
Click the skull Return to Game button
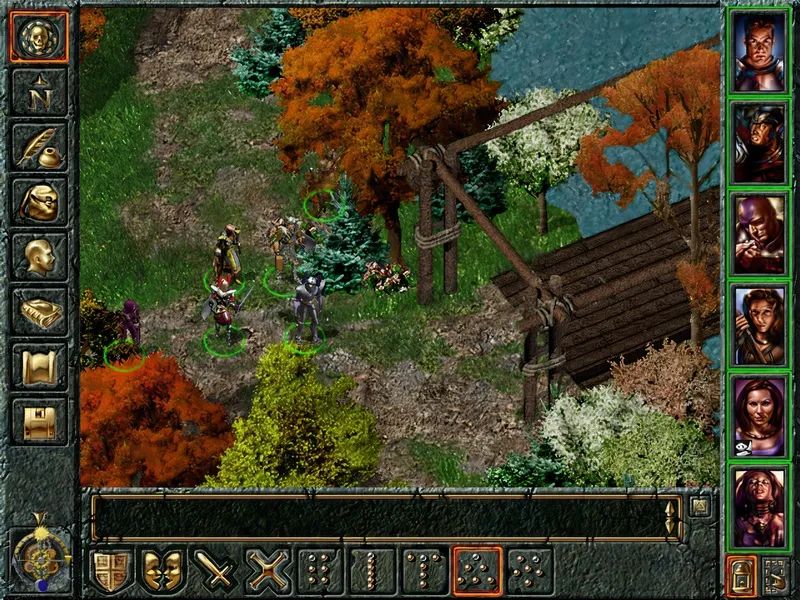tap(40, 37)
